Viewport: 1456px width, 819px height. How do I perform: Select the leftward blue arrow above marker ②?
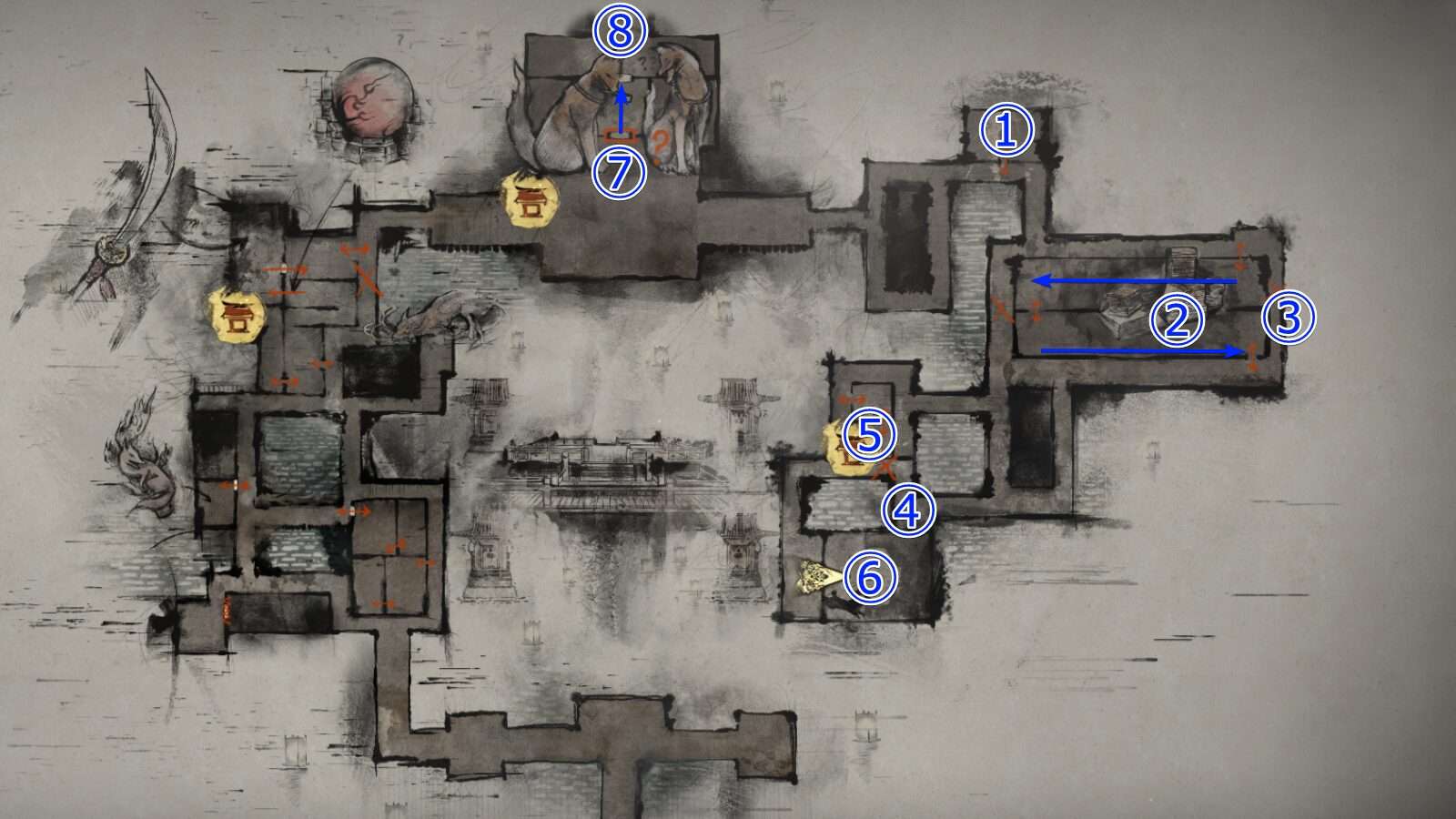[x=1133, y=280]
